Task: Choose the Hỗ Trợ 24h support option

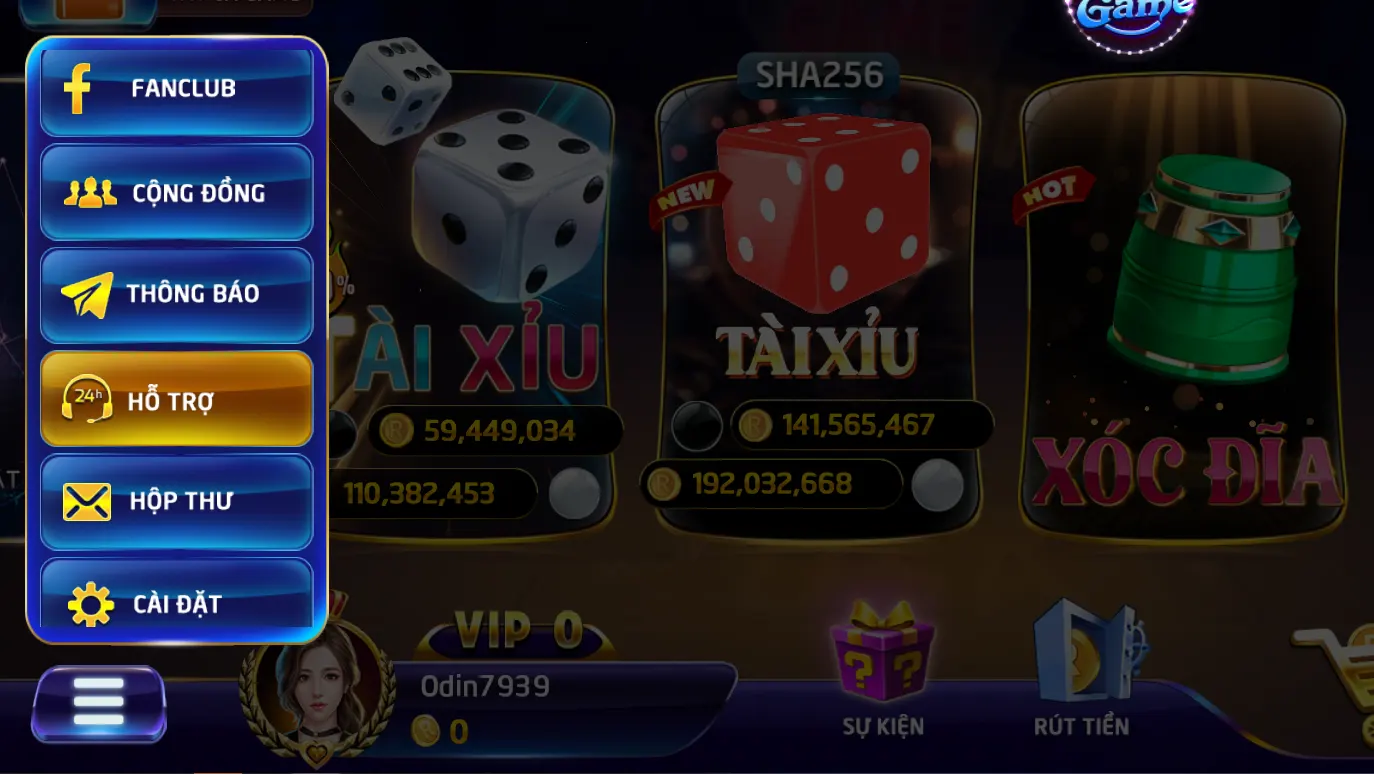Action: (176, 399)
